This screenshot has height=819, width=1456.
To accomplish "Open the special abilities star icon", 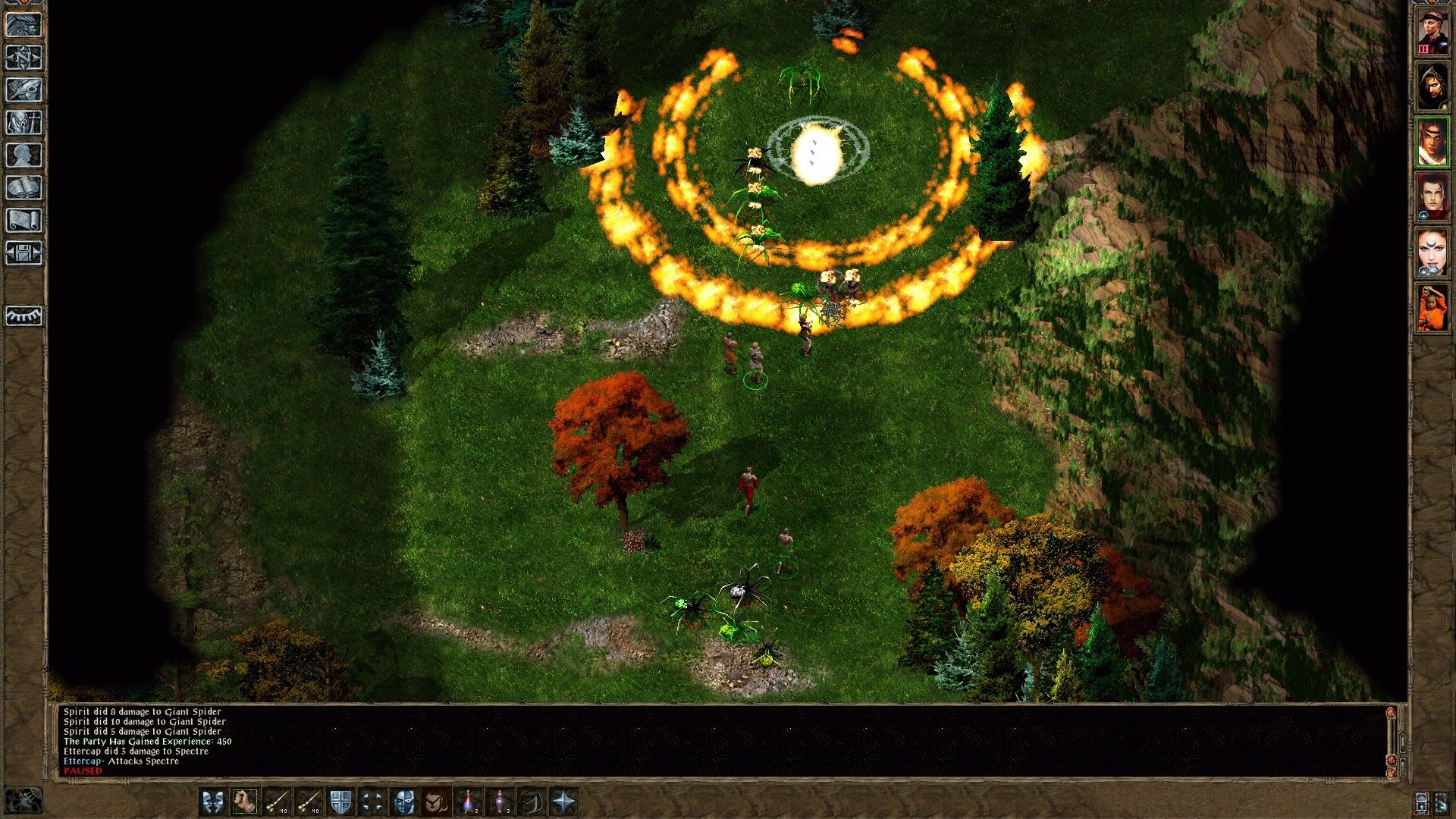I will coord(565,800).
